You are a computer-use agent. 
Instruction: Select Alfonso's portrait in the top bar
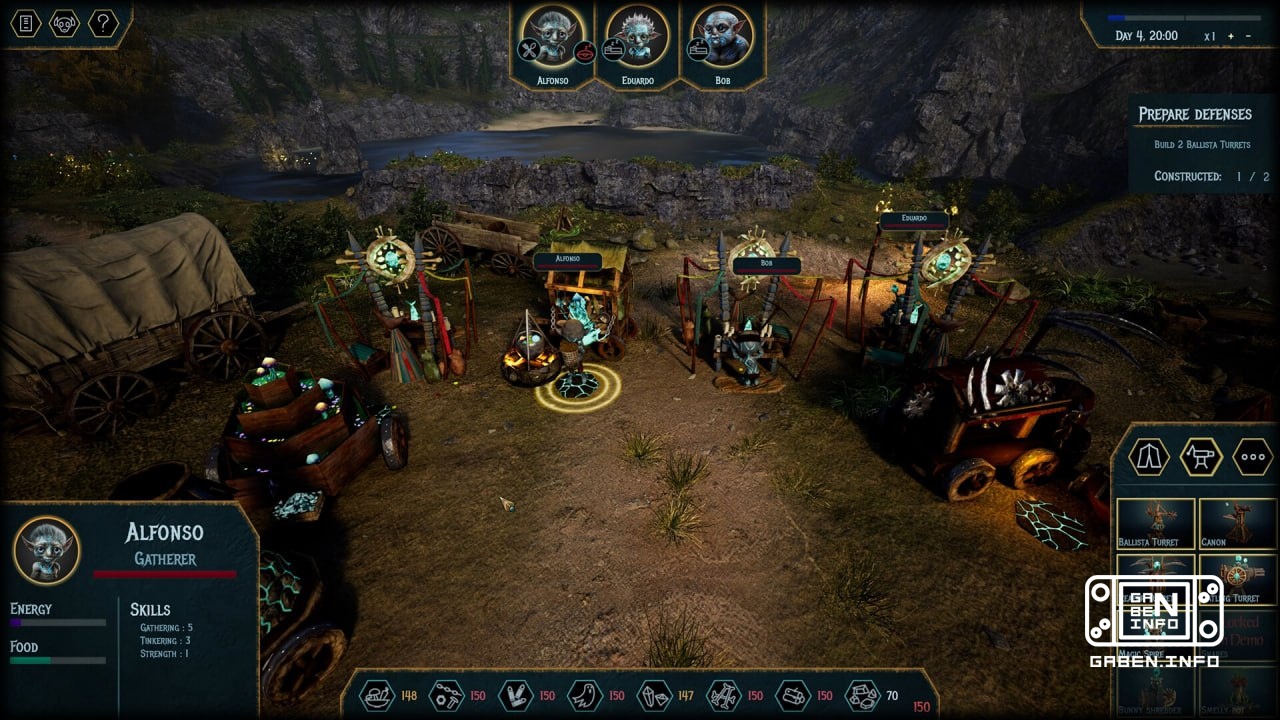[552, 38]
